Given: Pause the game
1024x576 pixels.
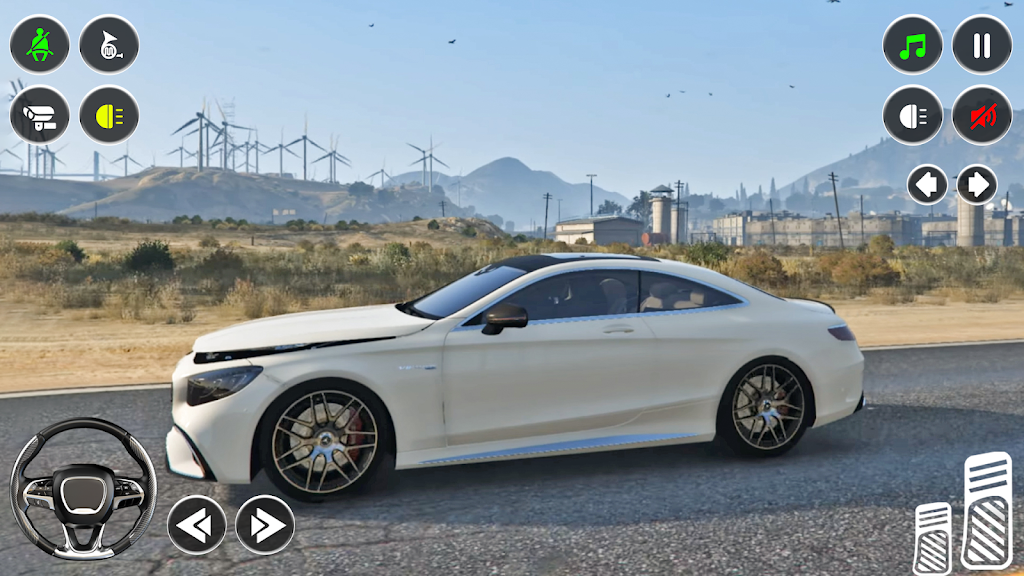Looking at the screenshot, I should [981, 45].
